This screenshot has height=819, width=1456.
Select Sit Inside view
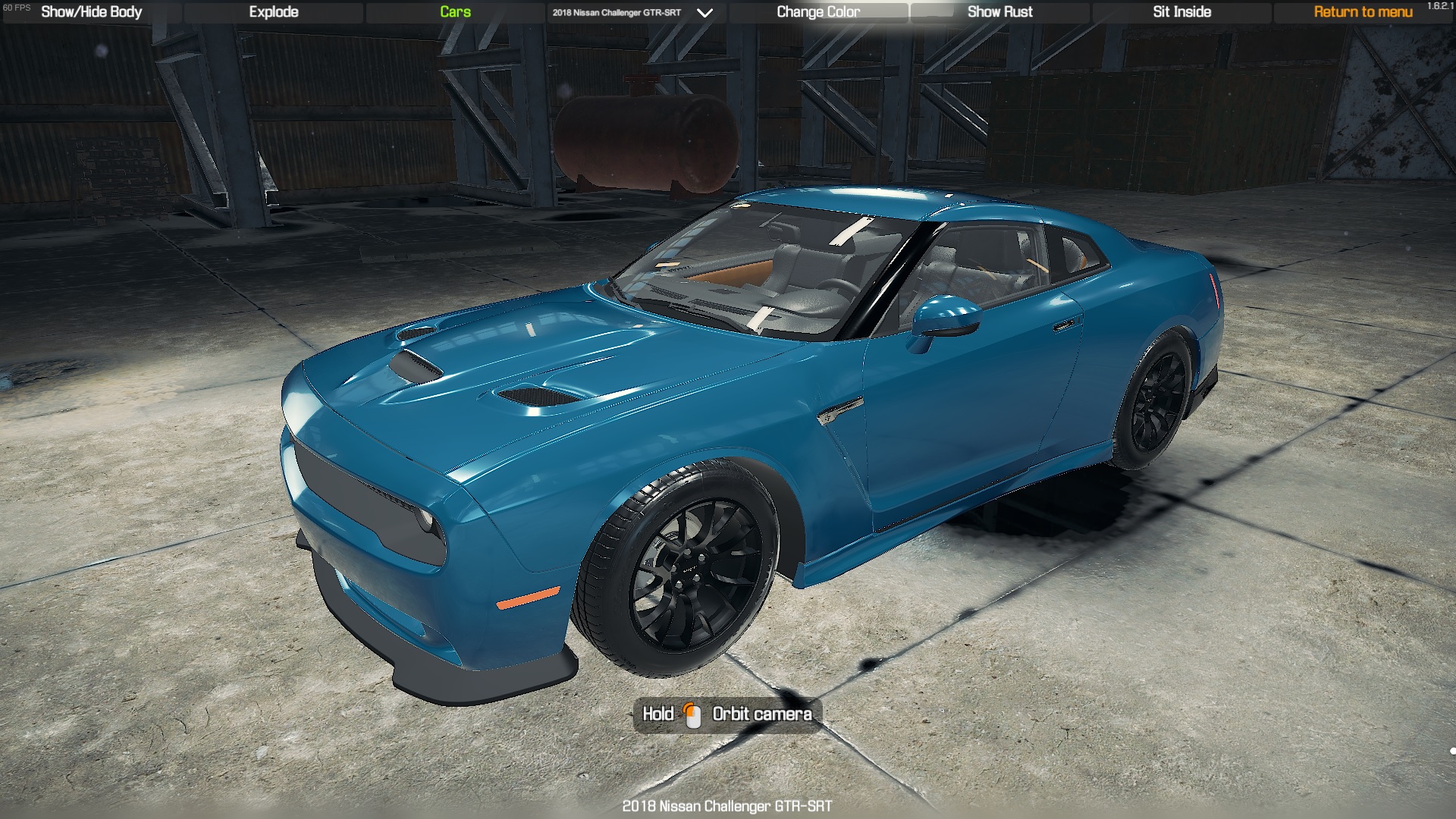pyautogui.click(x=1181, y=12)
